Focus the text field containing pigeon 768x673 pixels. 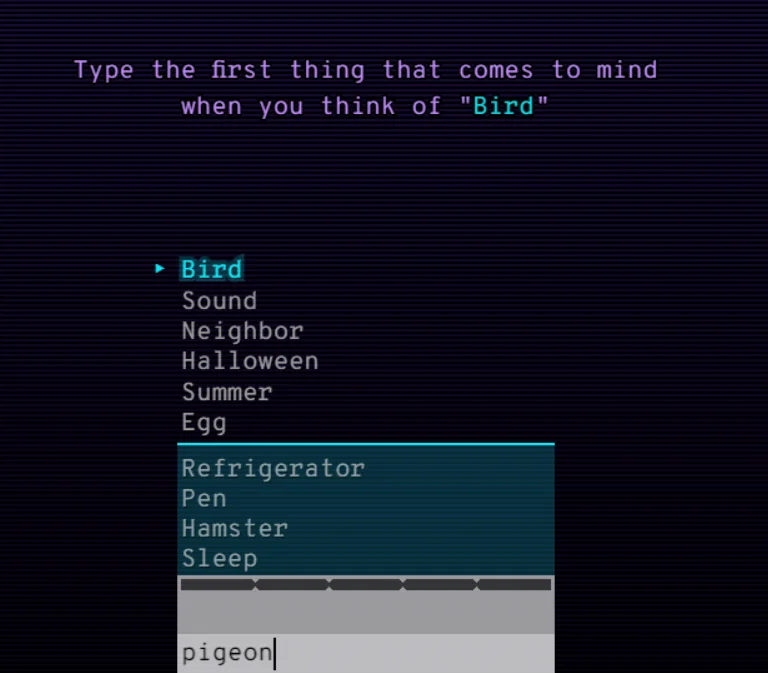tap(365, 653)
